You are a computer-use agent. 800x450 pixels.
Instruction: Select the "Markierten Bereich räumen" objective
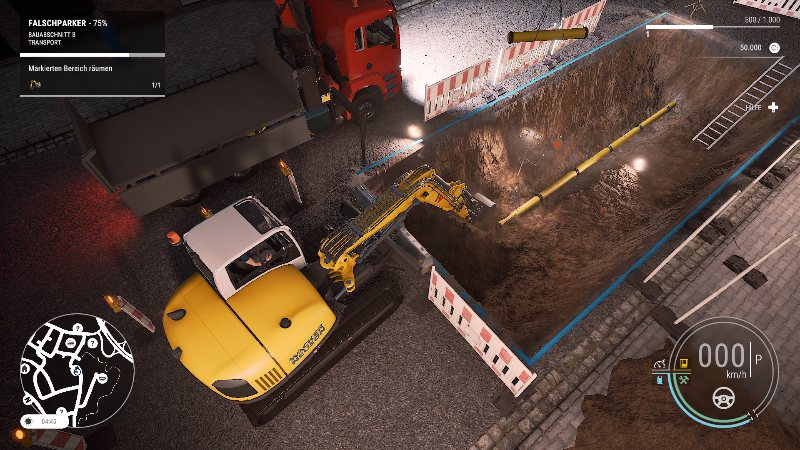tap(71, 68)
